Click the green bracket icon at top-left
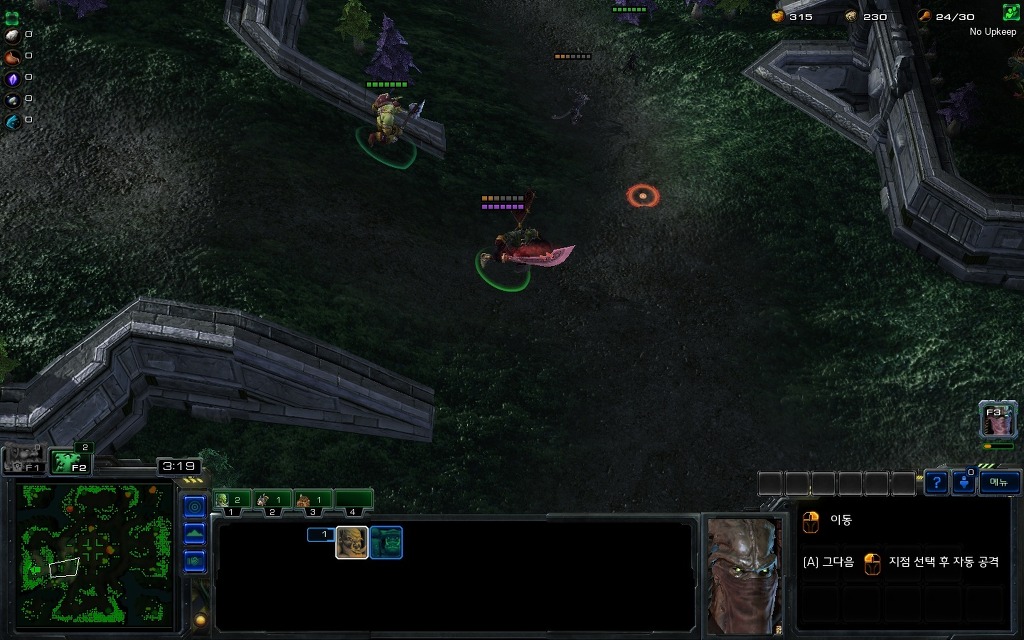 (x=12, y=17)
